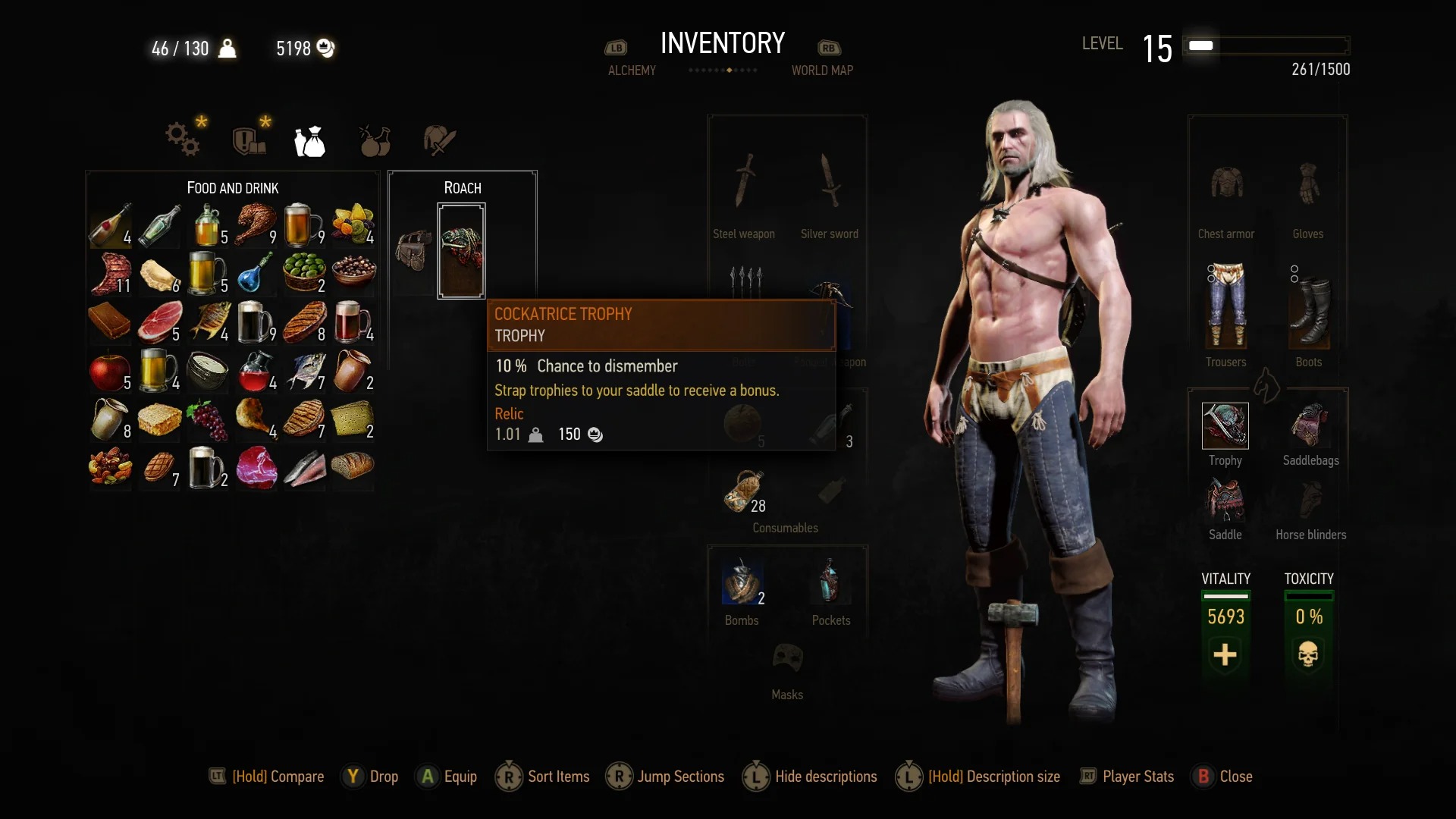Screen dimensions: 1456x819
Task: Switch to the weapons and armor tab
Action: (439, 140)
